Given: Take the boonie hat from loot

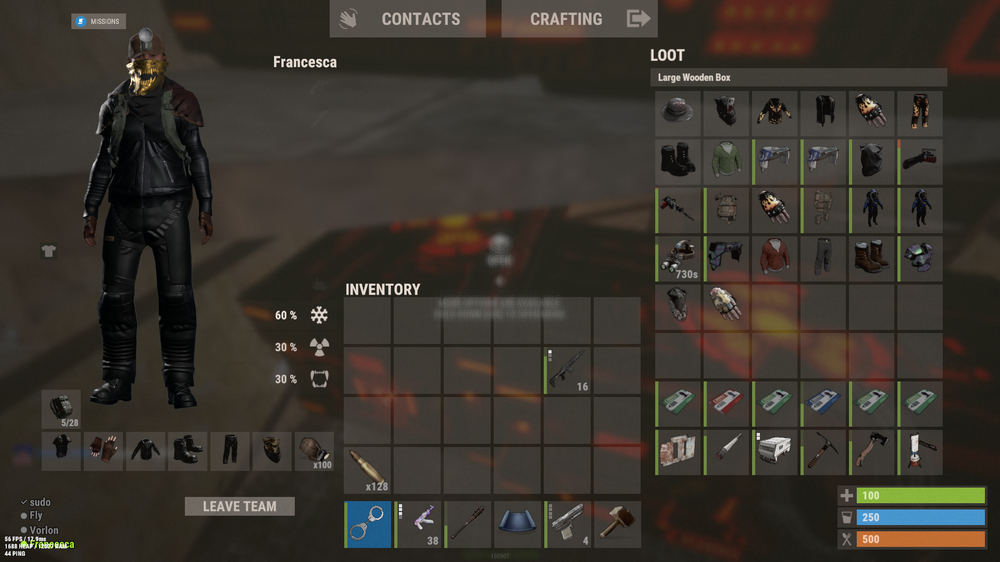Looking at the screenshot, I should (x=678, y=113).
